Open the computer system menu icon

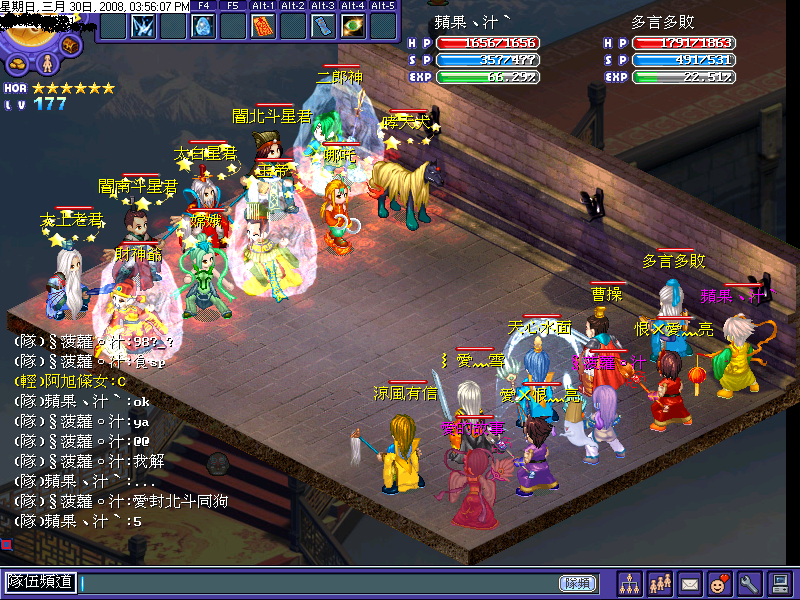pos(780,583)
